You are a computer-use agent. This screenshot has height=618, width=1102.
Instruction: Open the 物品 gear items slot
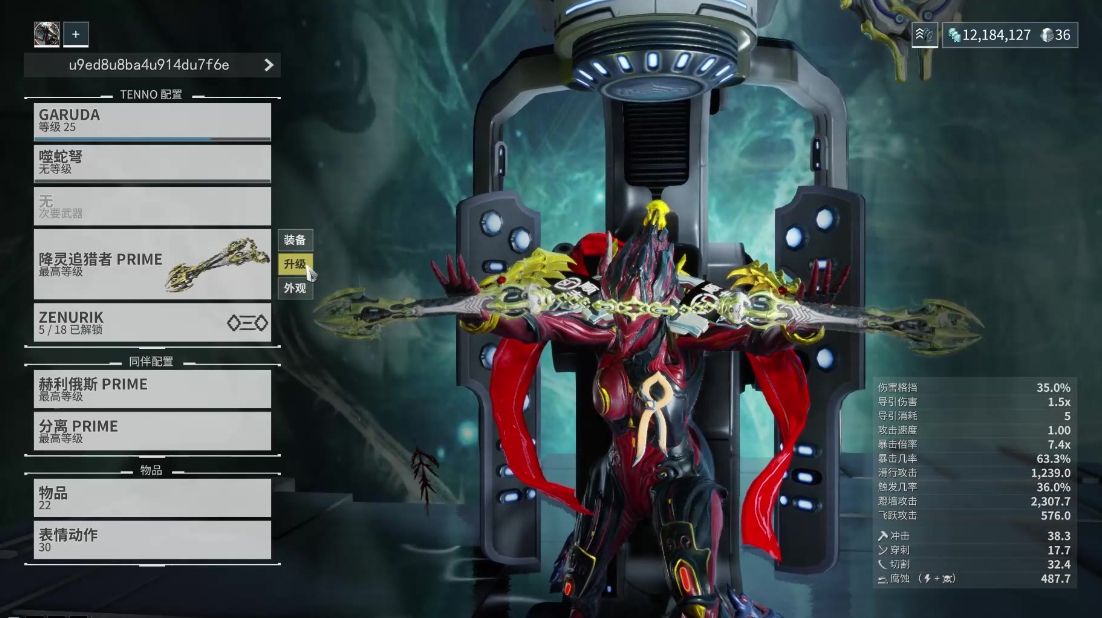click(152, 498)
